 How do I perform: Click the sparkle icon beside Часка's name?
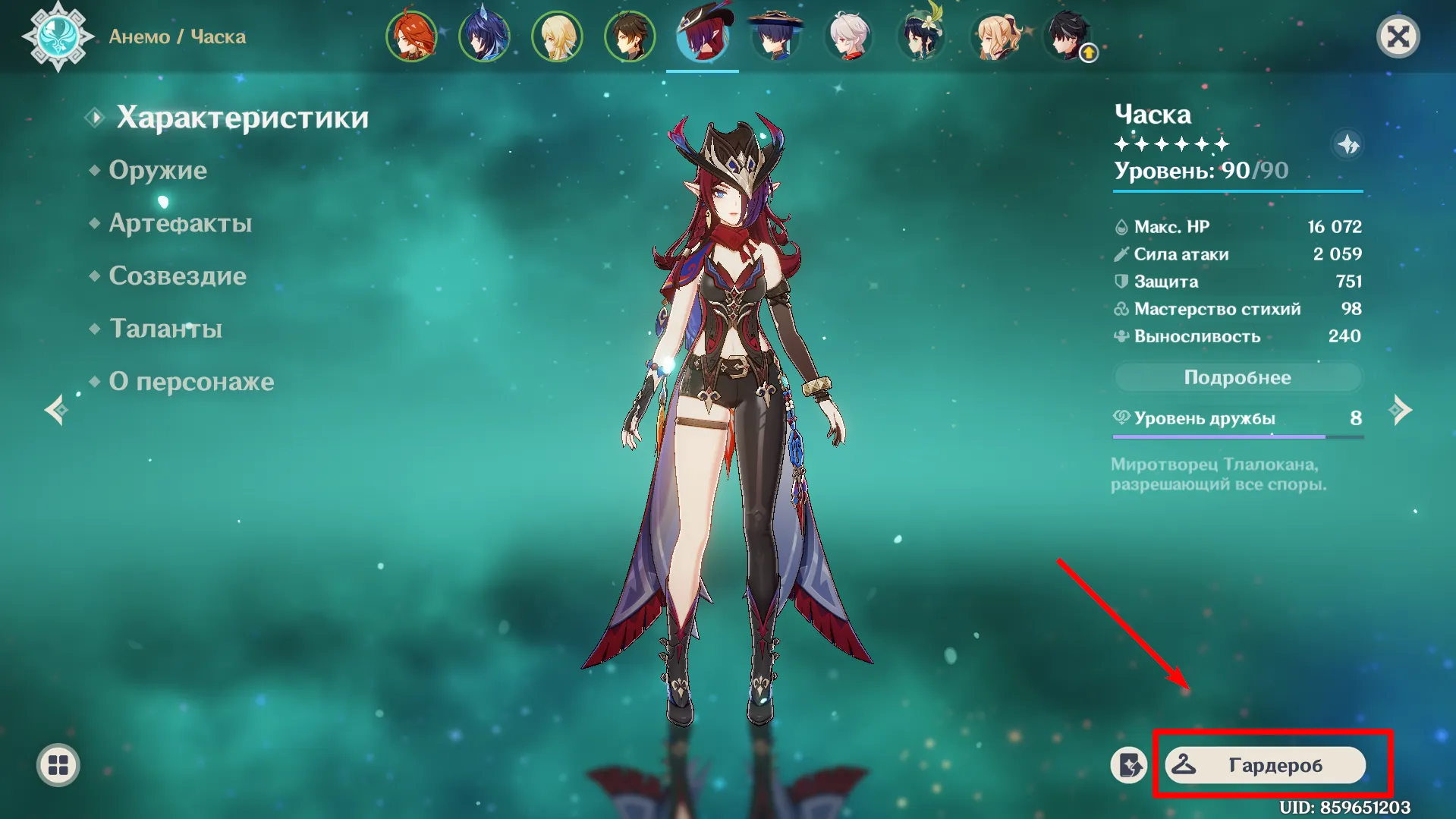coord(1348,144)
